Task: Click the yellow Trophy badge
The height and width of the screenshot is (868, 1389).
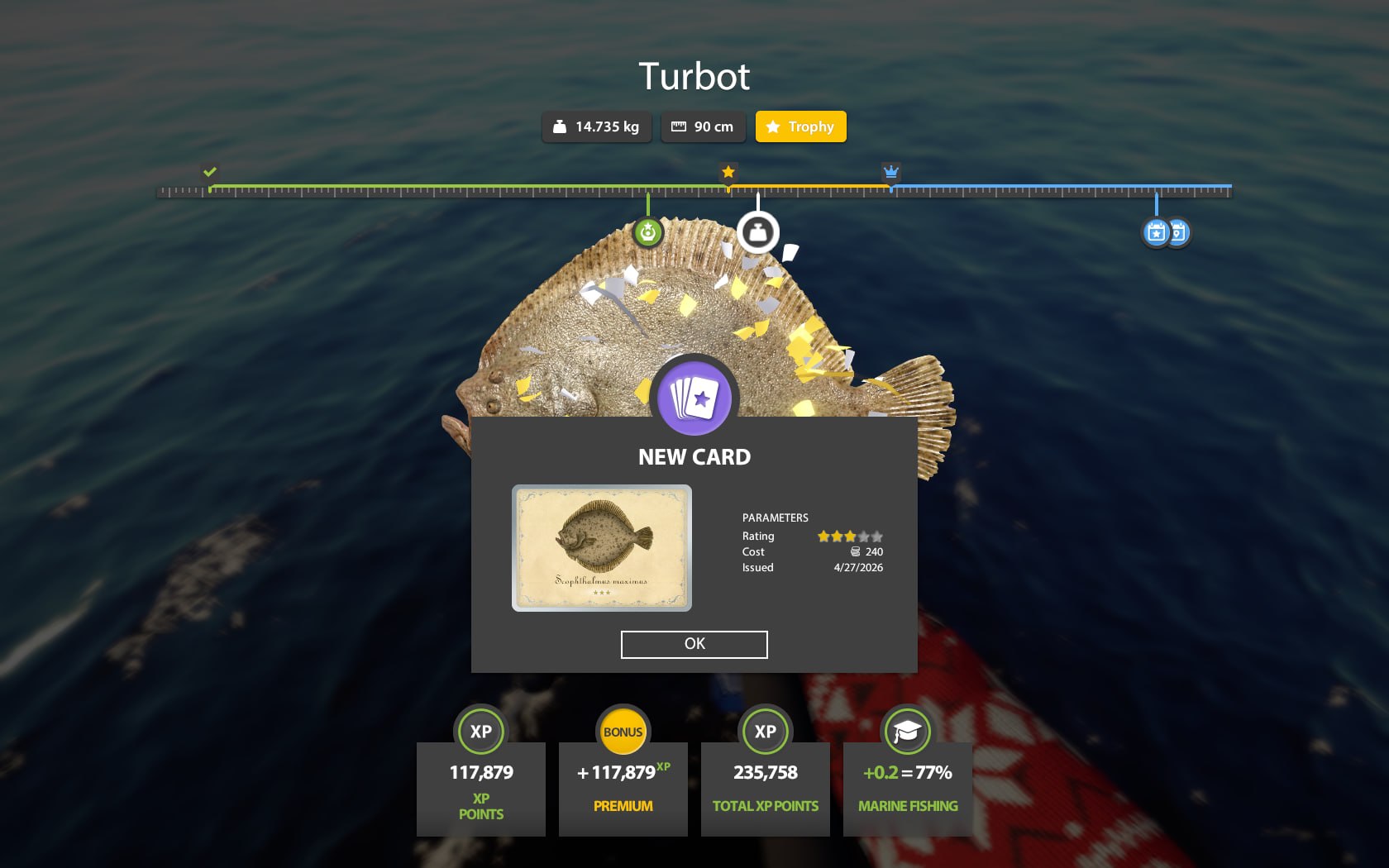Action: pos(800,126)
